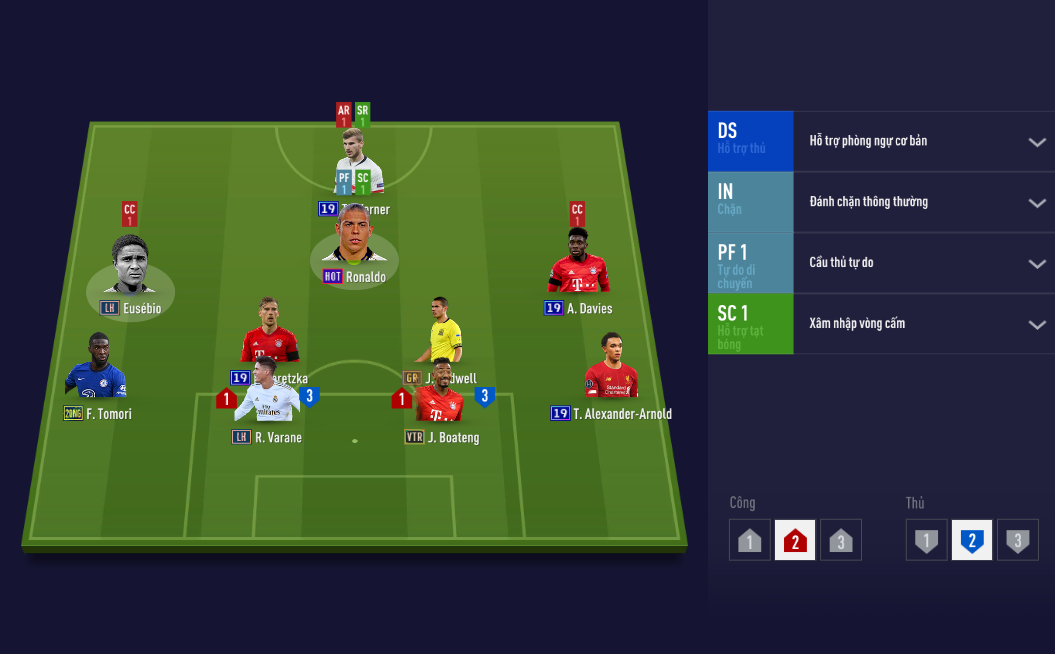
Task: Select T. Alexander-Arnold at right back
Action: tap(611, 369)
